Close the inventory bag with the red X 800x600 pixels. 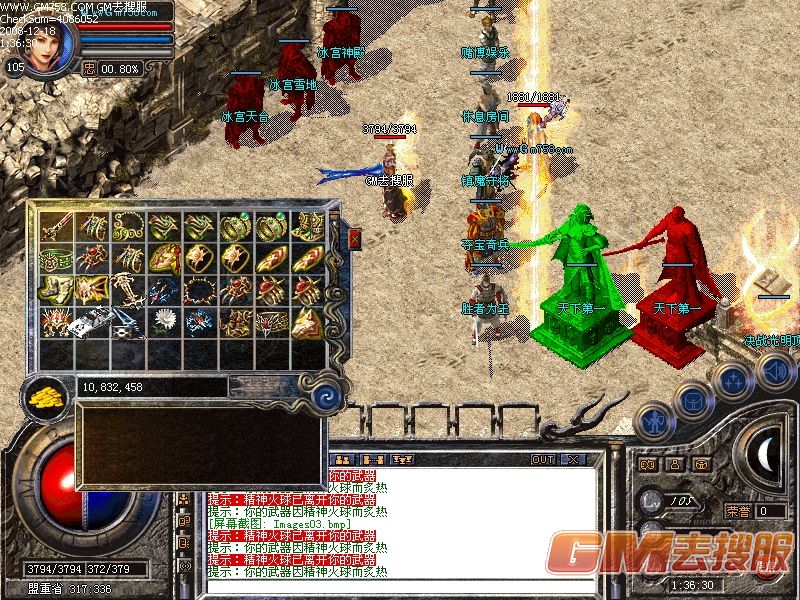pyautogui.click(x=354, y=238)
